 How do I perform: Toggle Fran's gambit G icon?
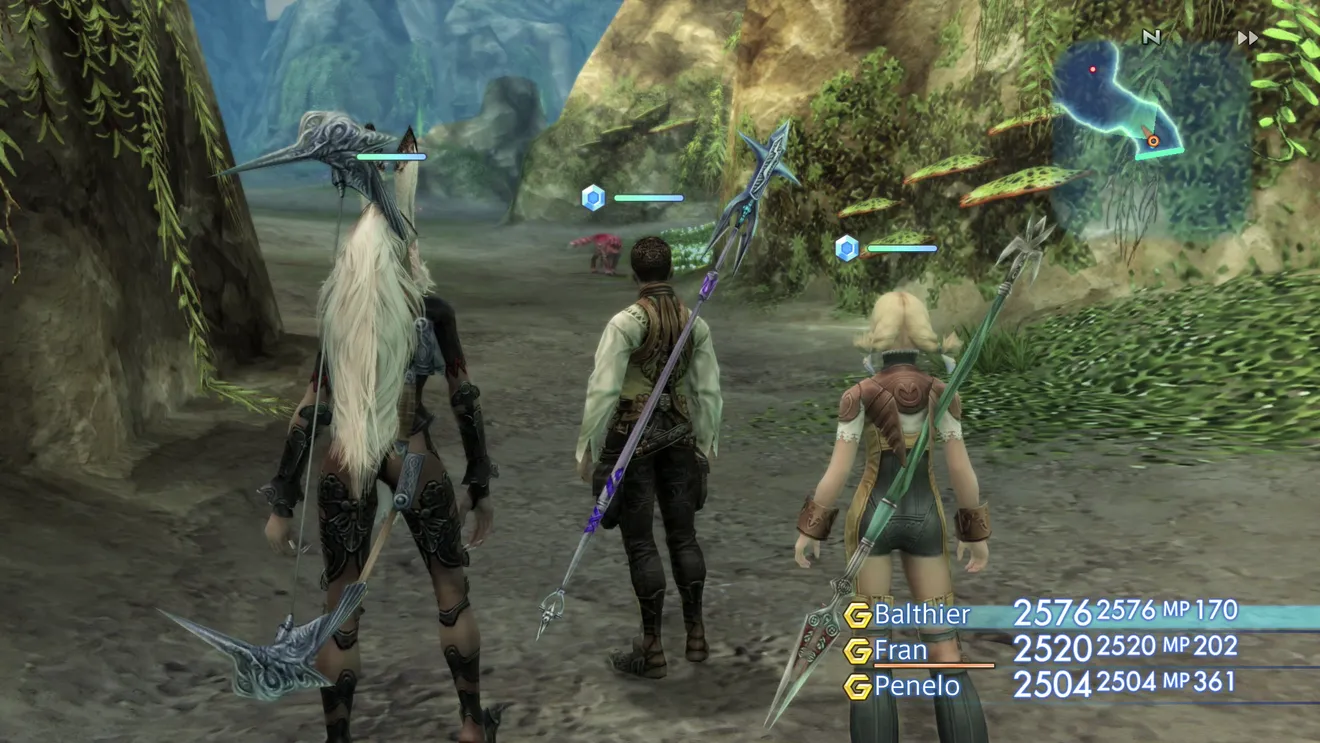(x=857, y=651)
